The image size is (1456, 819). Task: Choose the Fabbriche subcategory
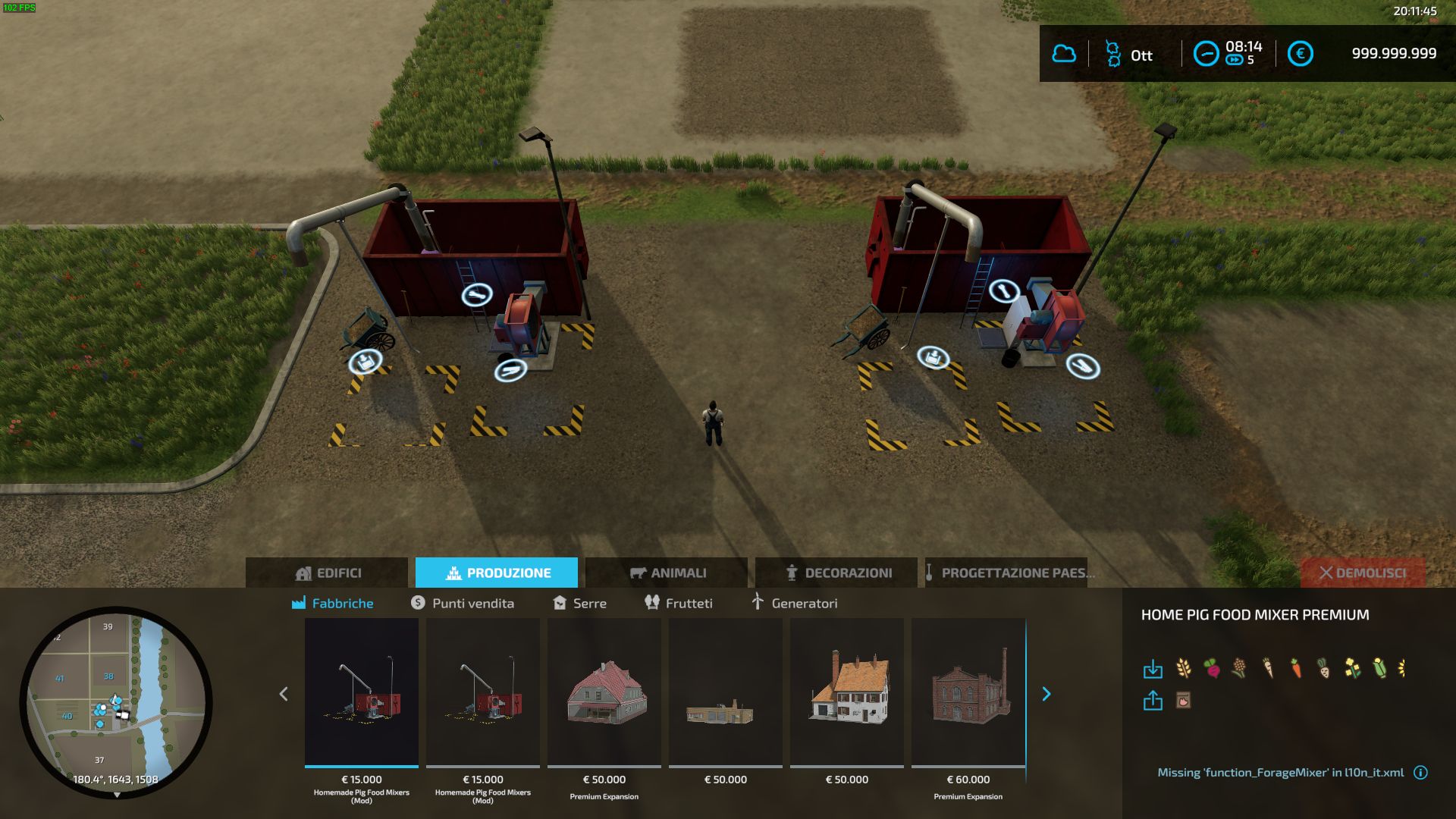point(333,603)
